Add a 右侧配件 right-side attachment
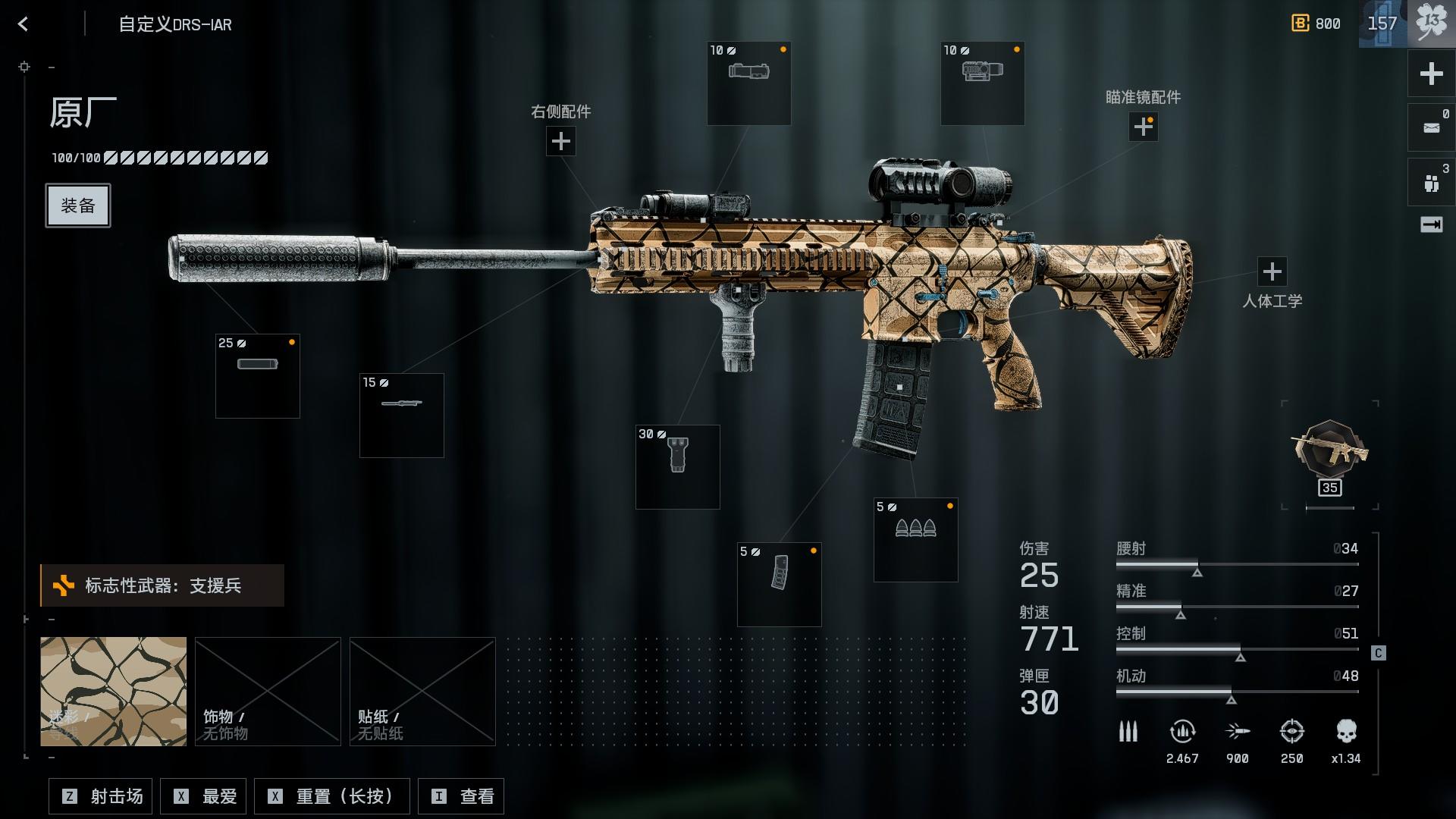 coord(560,141)
